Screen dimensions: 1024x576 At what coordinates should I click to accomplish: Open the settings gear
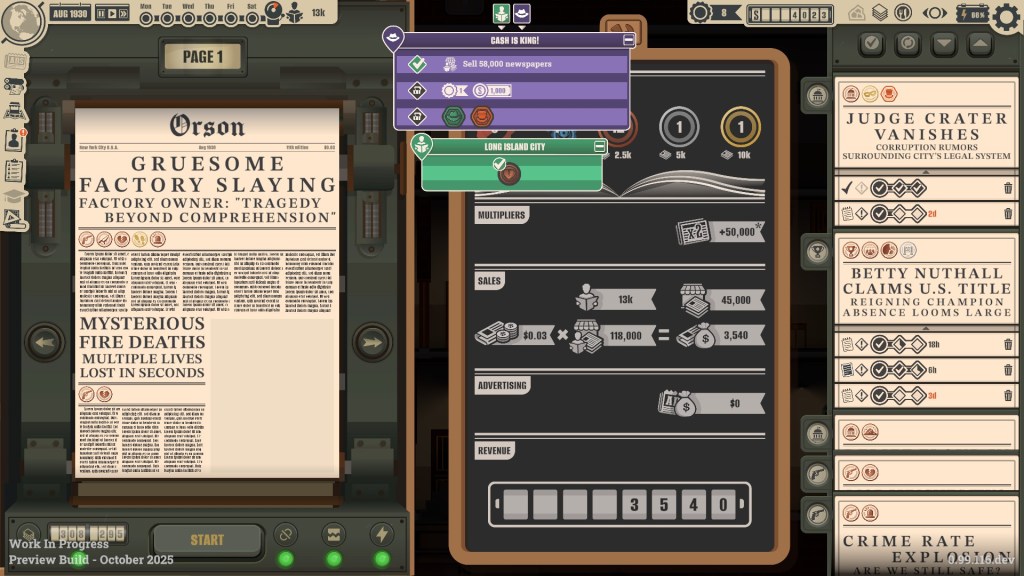[1008, 15]
